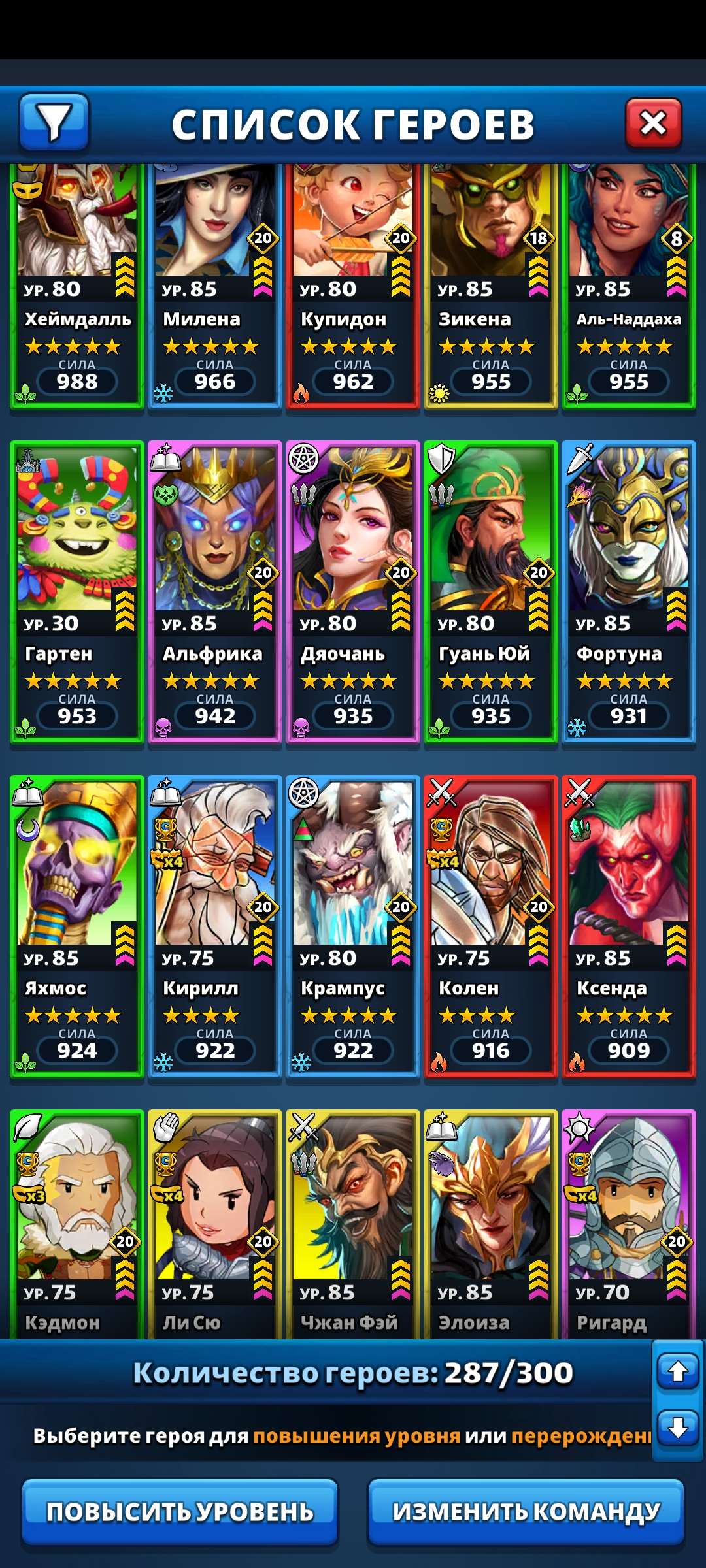706x1568 pixels.
Task: Select the Дяочань hero card
Action: (353, 592)
